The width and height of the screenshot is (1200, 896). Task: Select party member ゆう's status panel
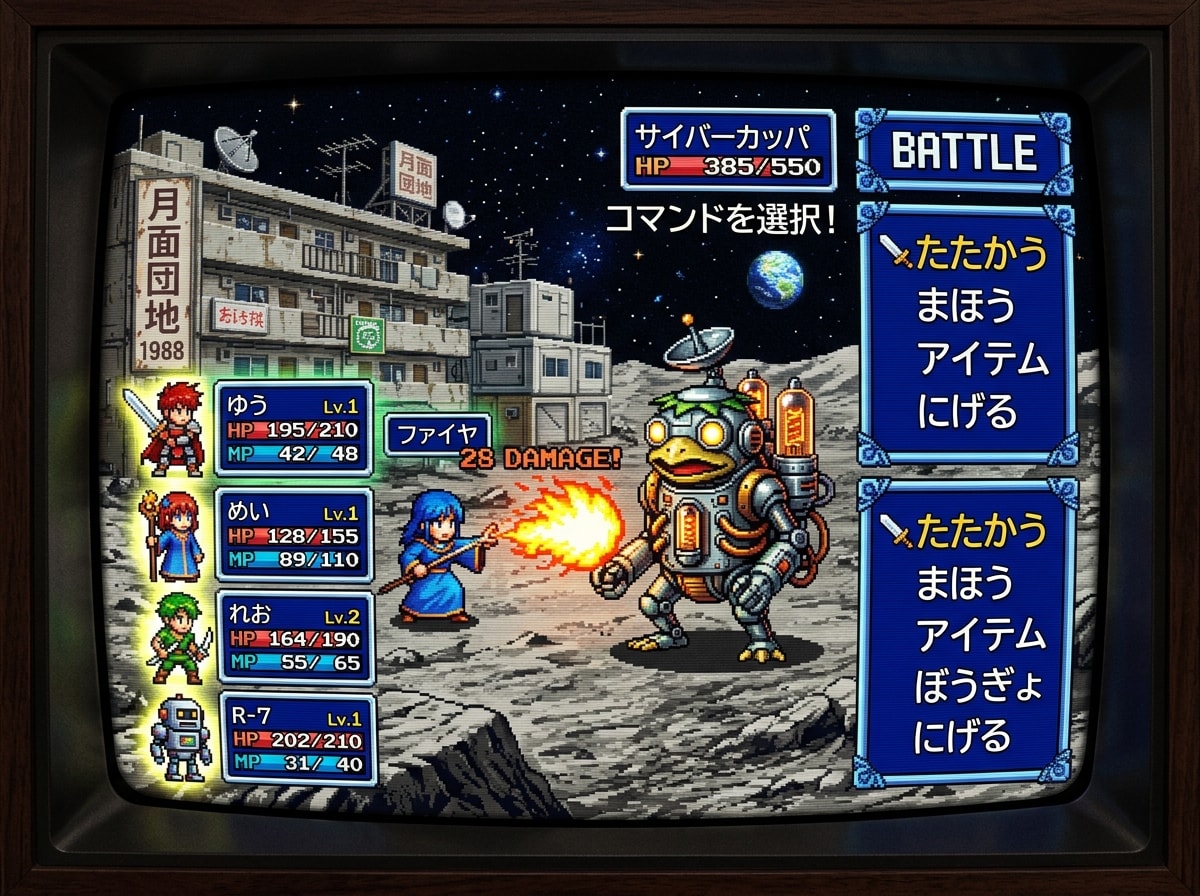[x=294, y=428]
